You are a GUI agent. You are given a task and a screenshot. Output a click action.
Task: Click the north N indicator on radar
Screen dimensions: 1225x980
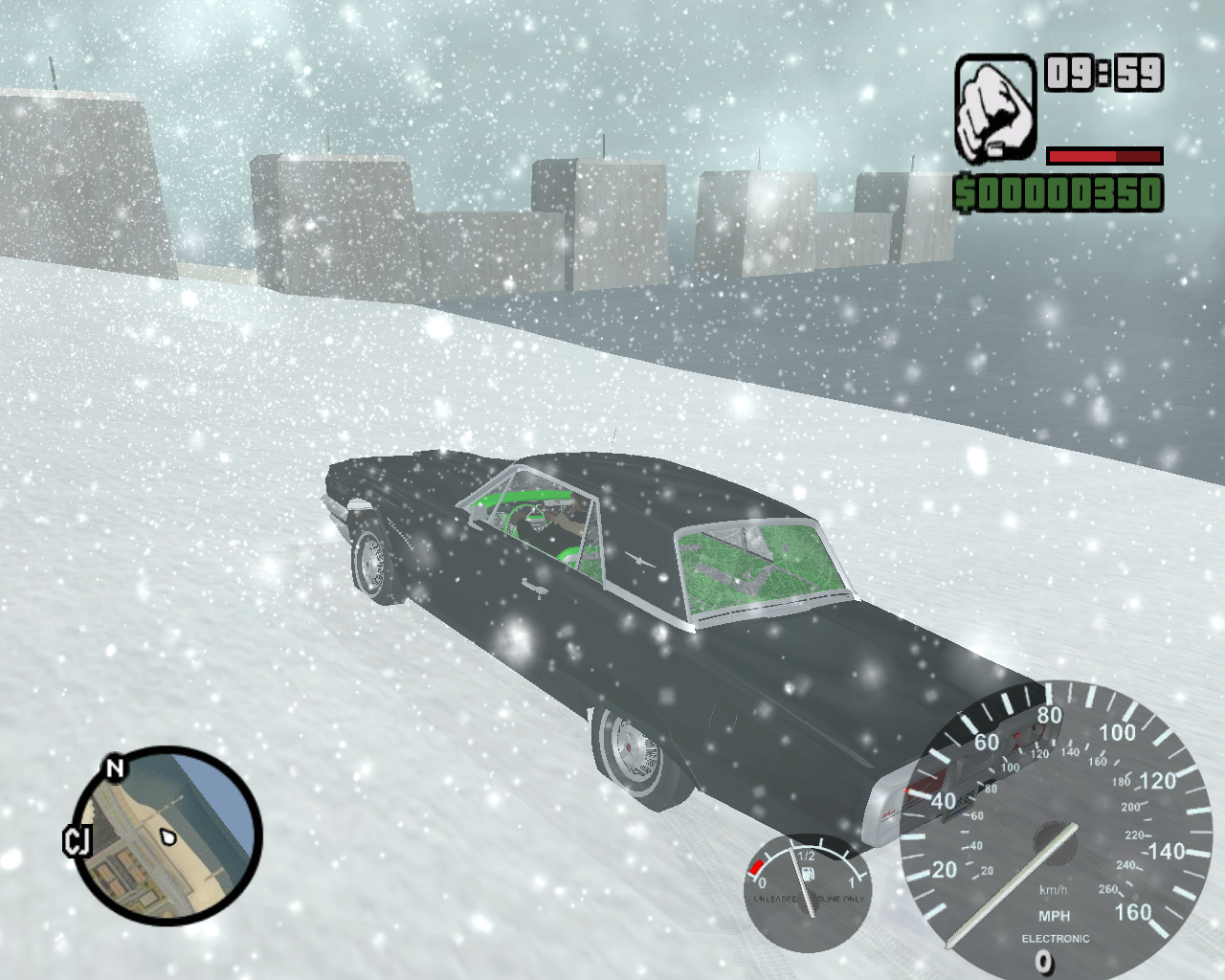click(x=115, y=768)
